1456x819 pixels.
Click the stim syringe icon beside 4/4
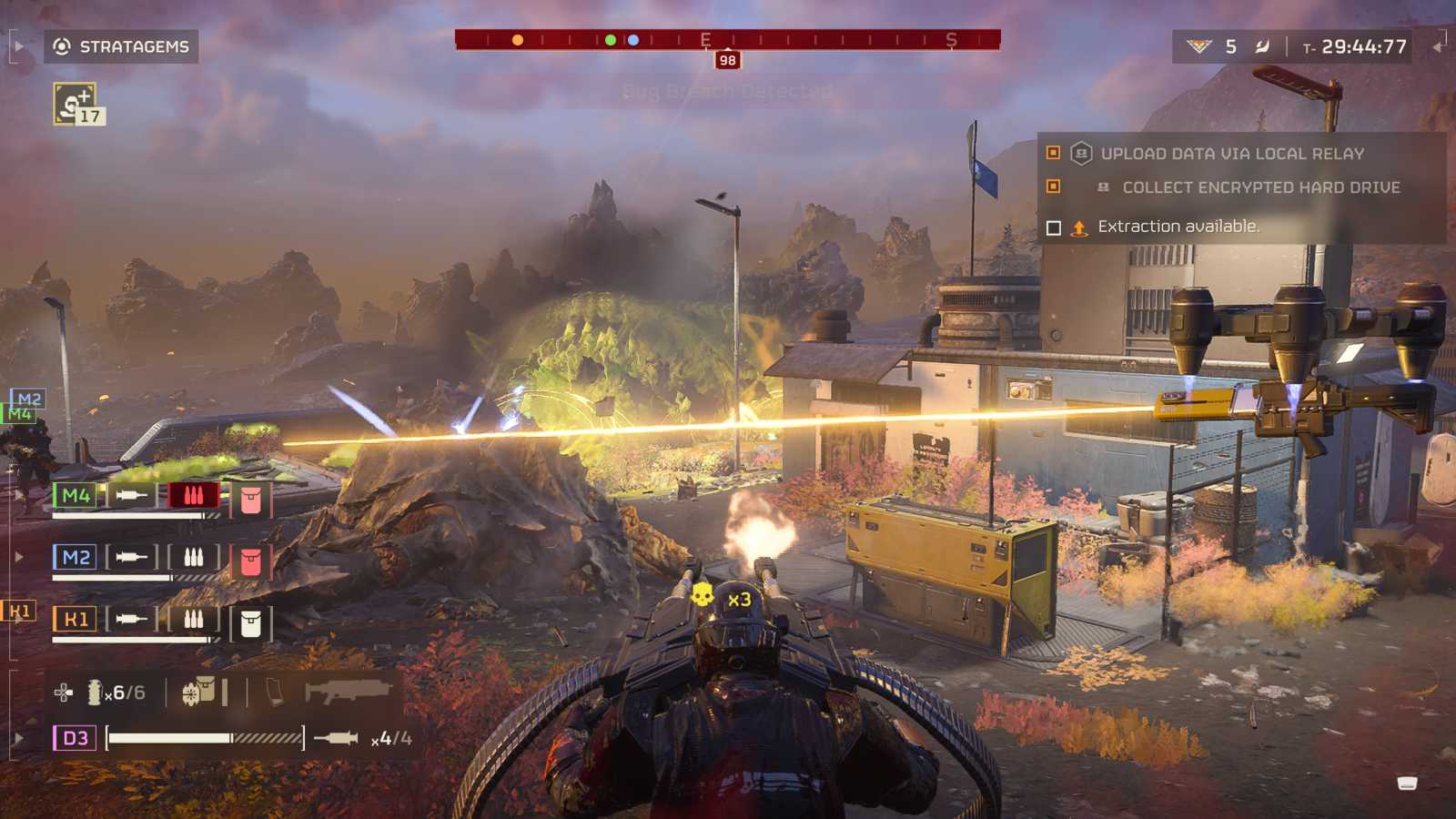click(336, 738)
